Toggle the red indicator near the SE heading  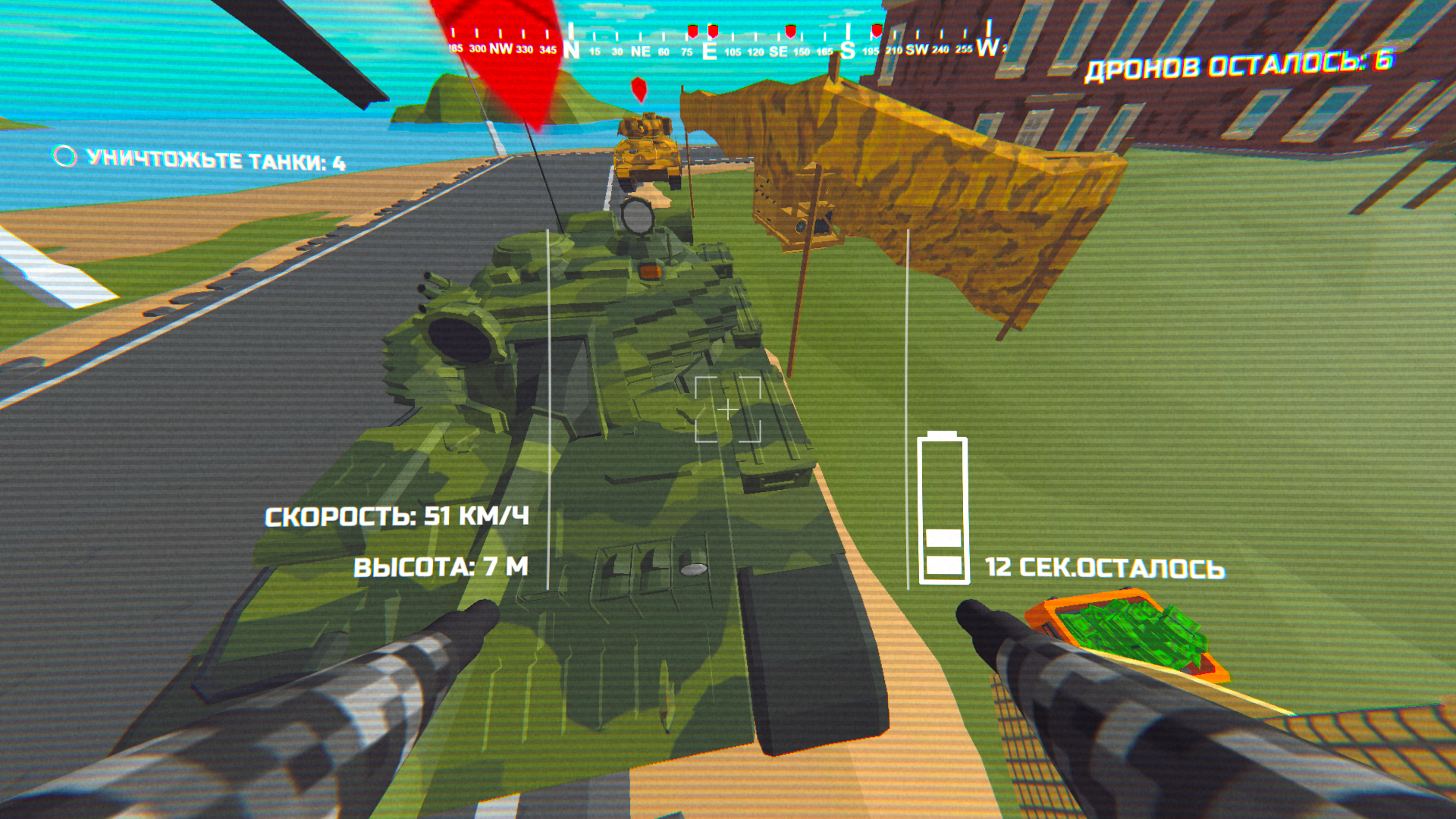789,30
